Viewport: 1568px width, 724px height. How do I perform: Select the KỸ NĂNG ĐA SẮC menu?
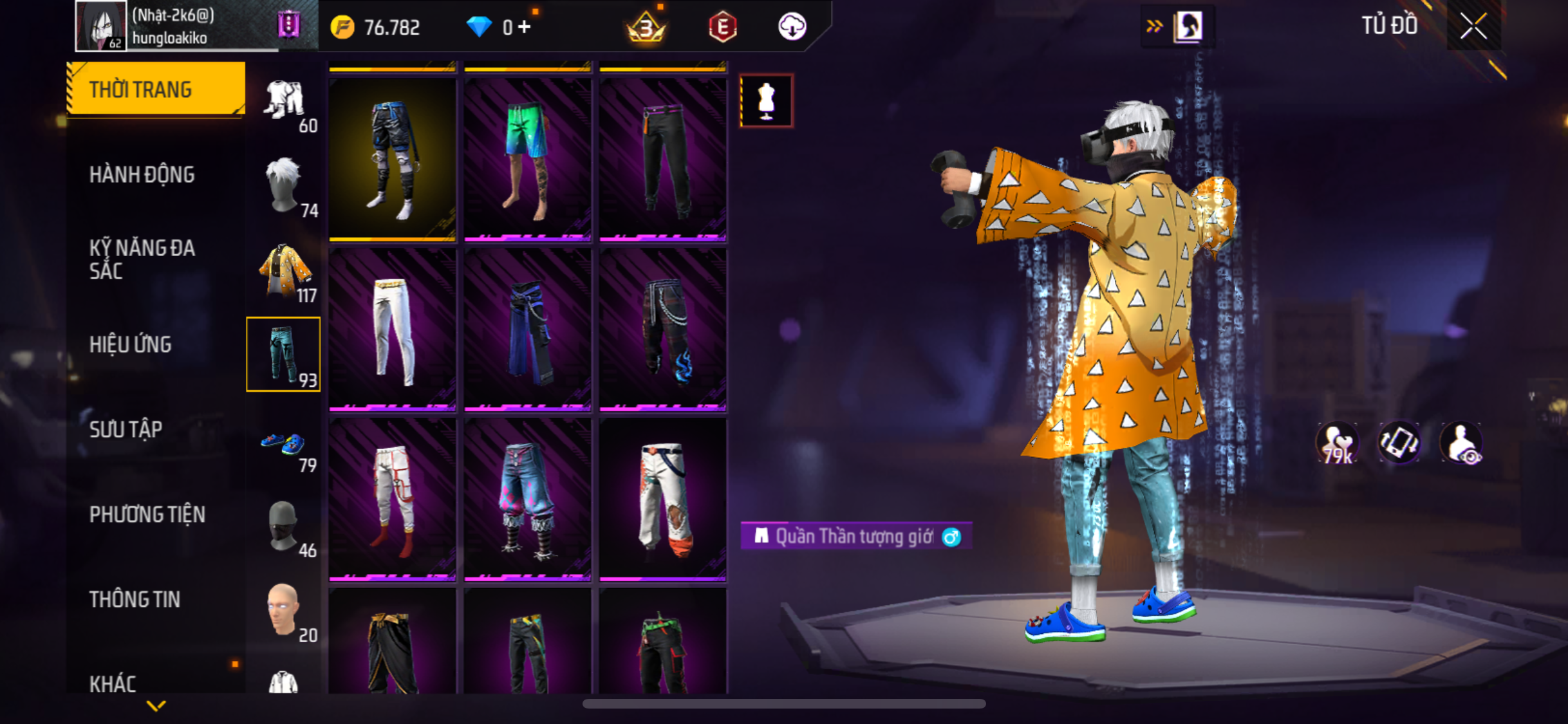142,259
